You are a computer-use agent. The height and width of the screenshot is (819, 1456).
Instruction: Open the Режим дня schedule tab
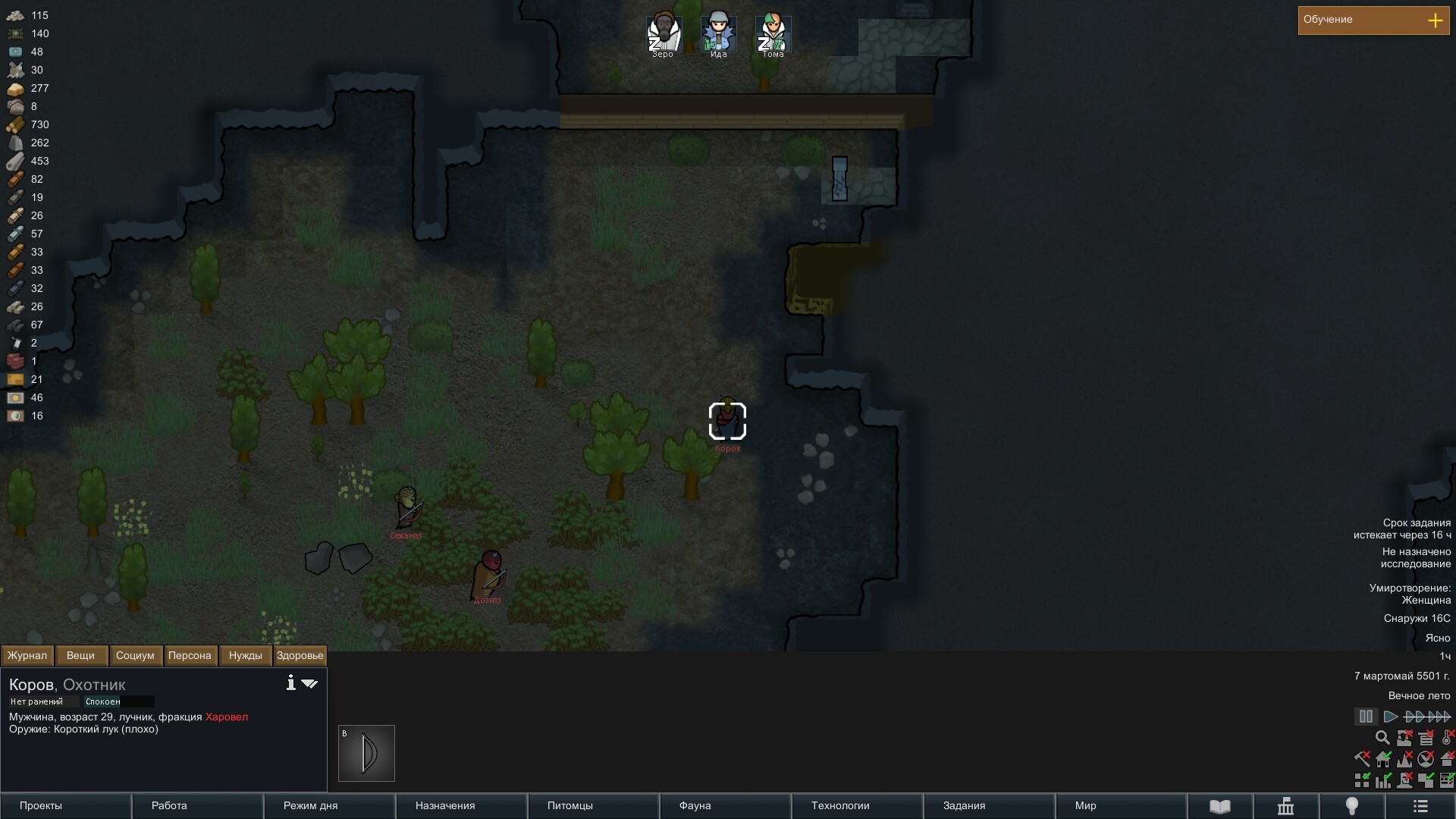click(x=329, y=805)
